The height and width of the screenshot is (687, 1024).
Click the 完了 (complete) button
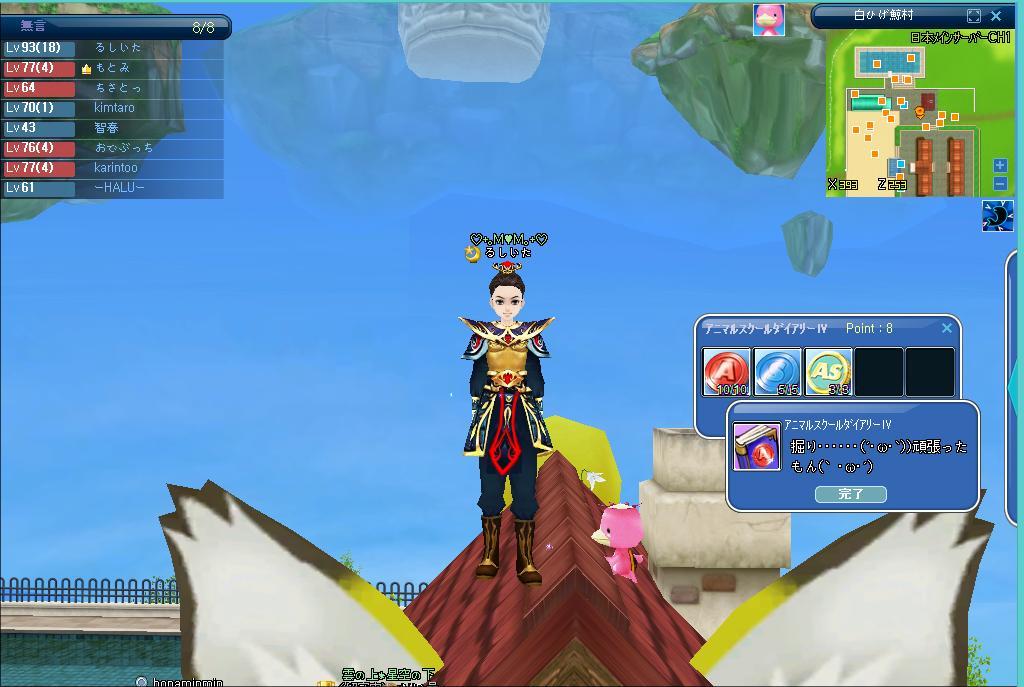coord(850,494)
